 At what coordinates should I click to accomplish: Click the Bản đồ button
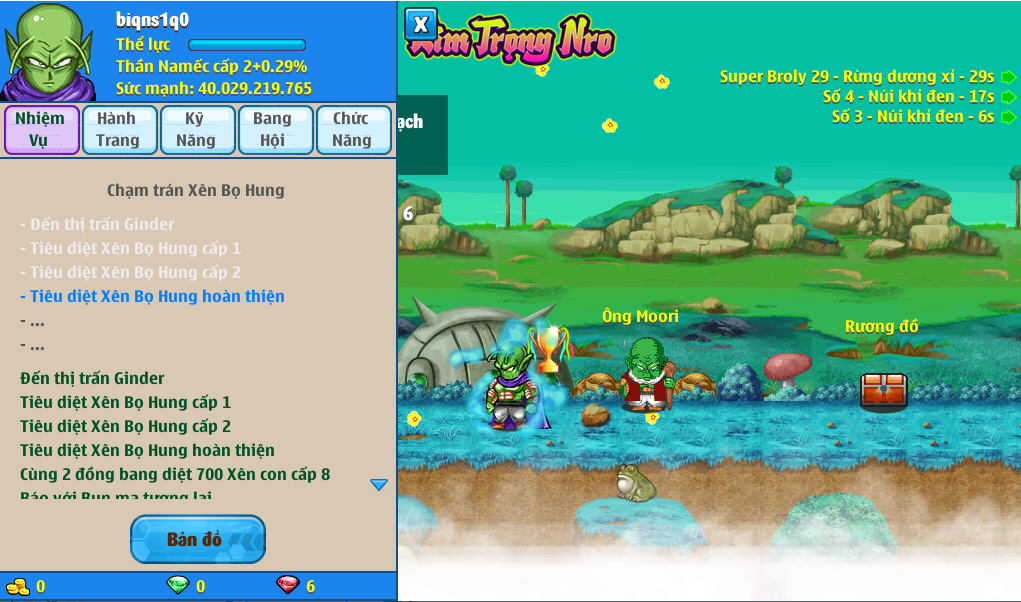pyautogui.click(x=197, y=540)
